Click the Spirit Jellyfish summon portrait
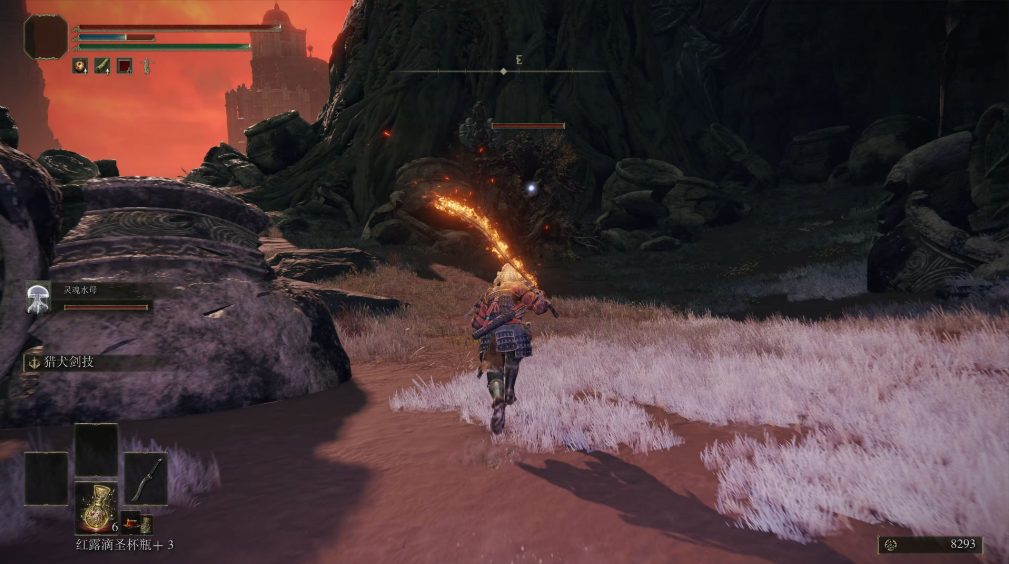1009x564 pixels. pyautogui.click(x=40, y=295)
